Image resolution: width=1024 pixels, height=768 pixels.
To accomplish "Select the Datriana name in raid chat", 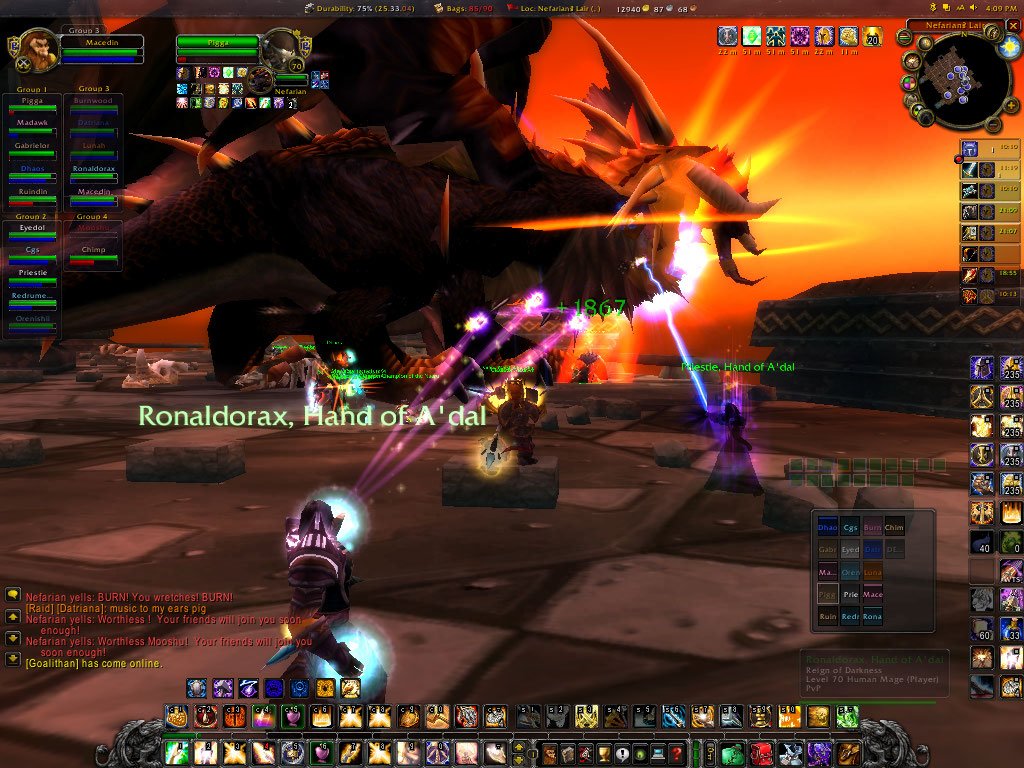I will [76, 609].
